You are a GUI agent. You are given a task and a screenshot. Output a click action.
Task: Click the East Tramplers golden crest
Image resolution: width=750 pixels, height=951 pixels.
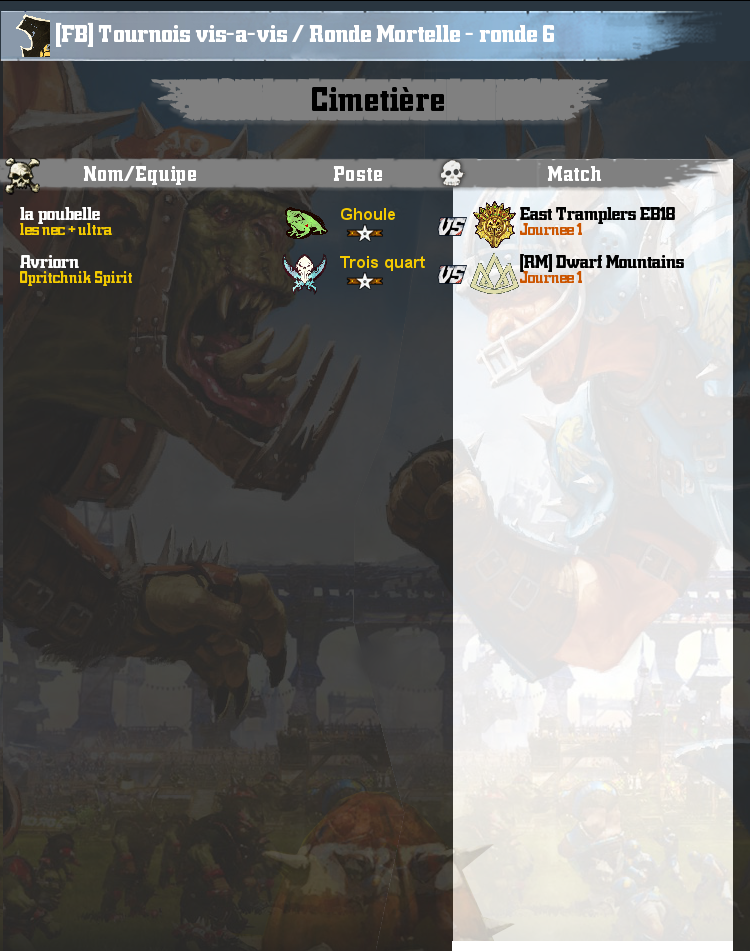tap(493, 223)
